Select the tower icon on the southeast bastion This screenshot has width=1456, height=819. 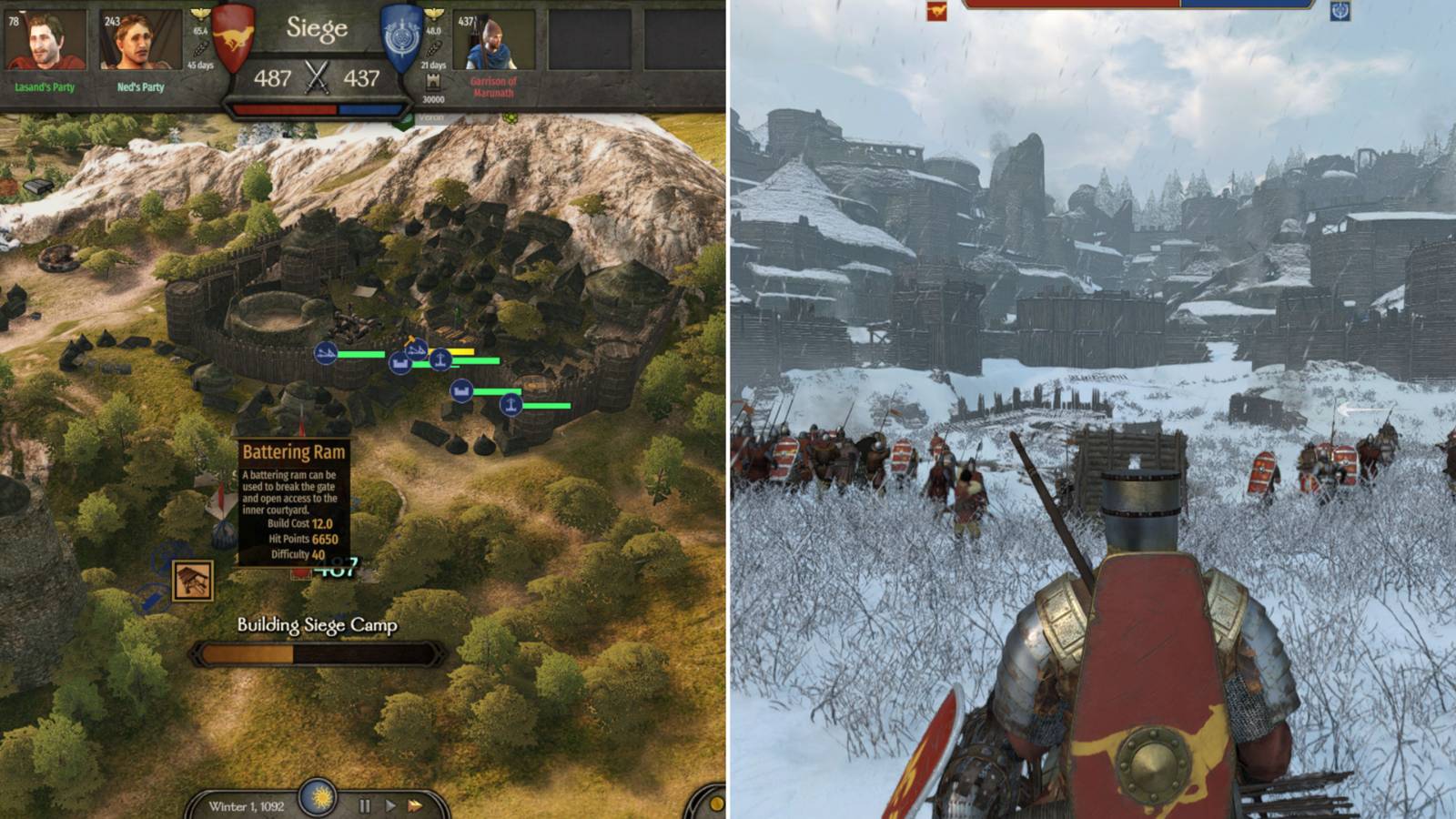point(511,404)
